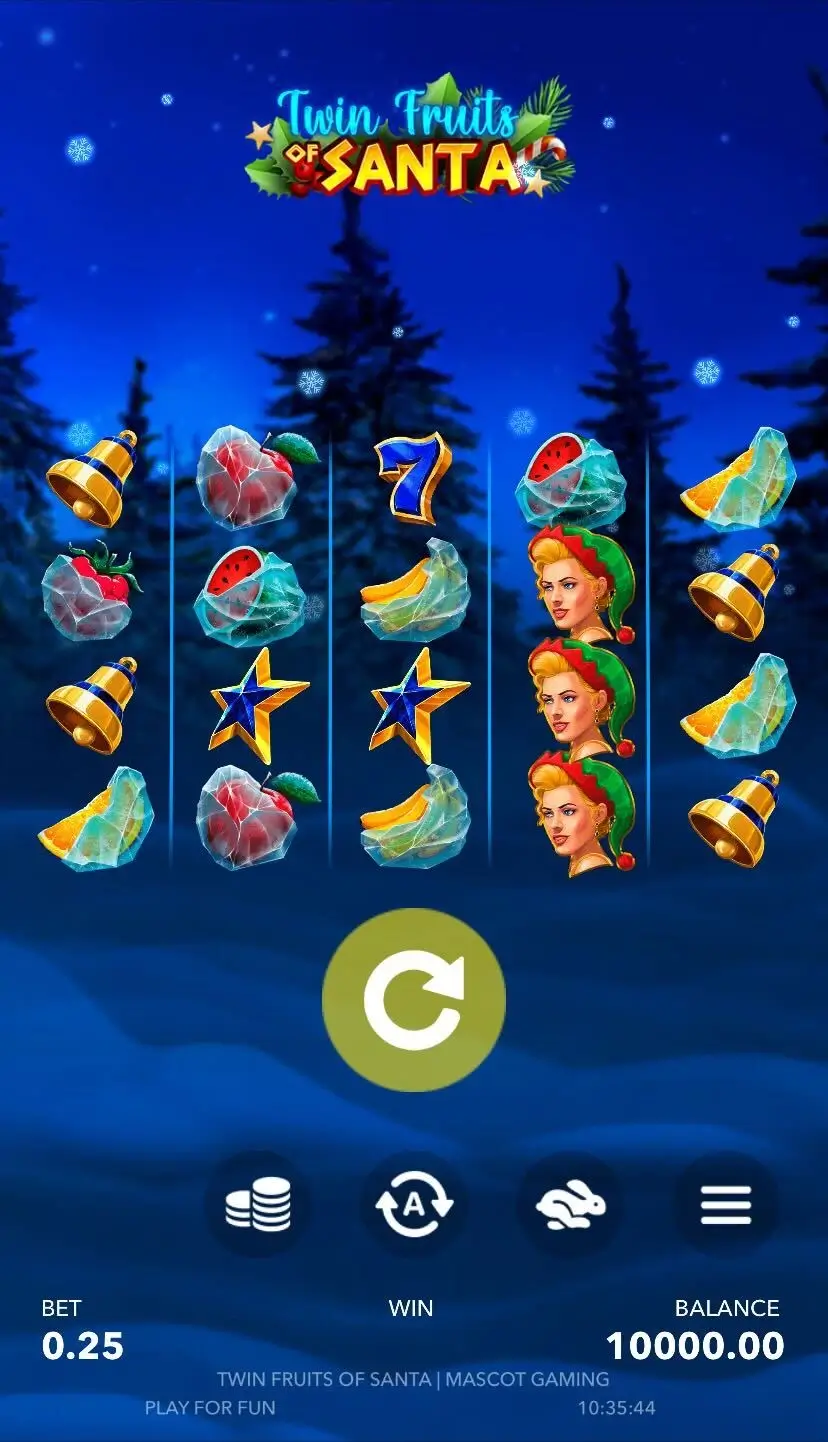This screenshot has width=828, height=1442.
Task: Toggle the rabbit turbo spin mode
Action: point(570,1204)
